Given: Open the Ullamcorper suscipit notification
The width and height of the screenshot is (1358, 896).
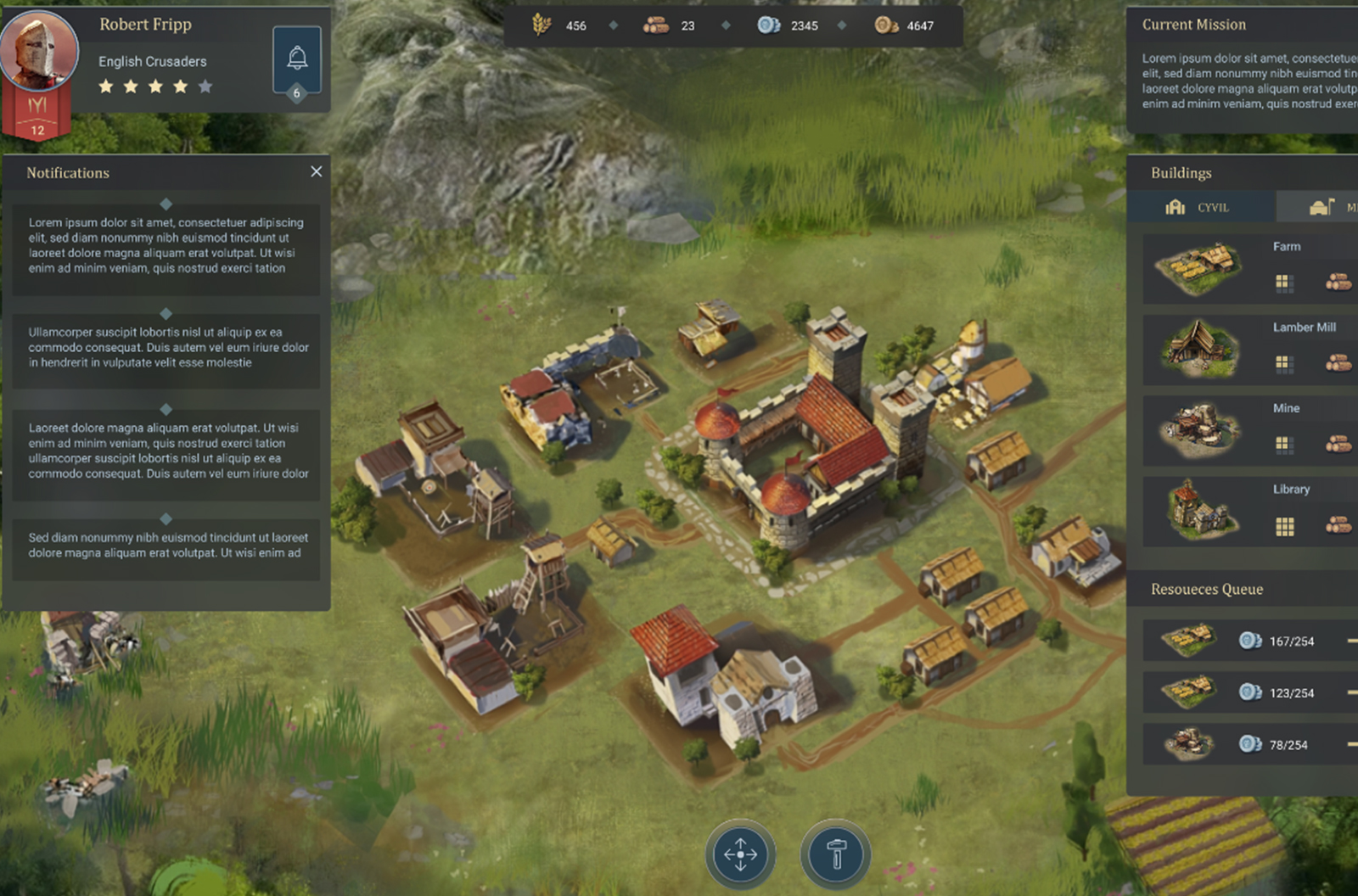Looking at the screenshot, I should (166, 348).
